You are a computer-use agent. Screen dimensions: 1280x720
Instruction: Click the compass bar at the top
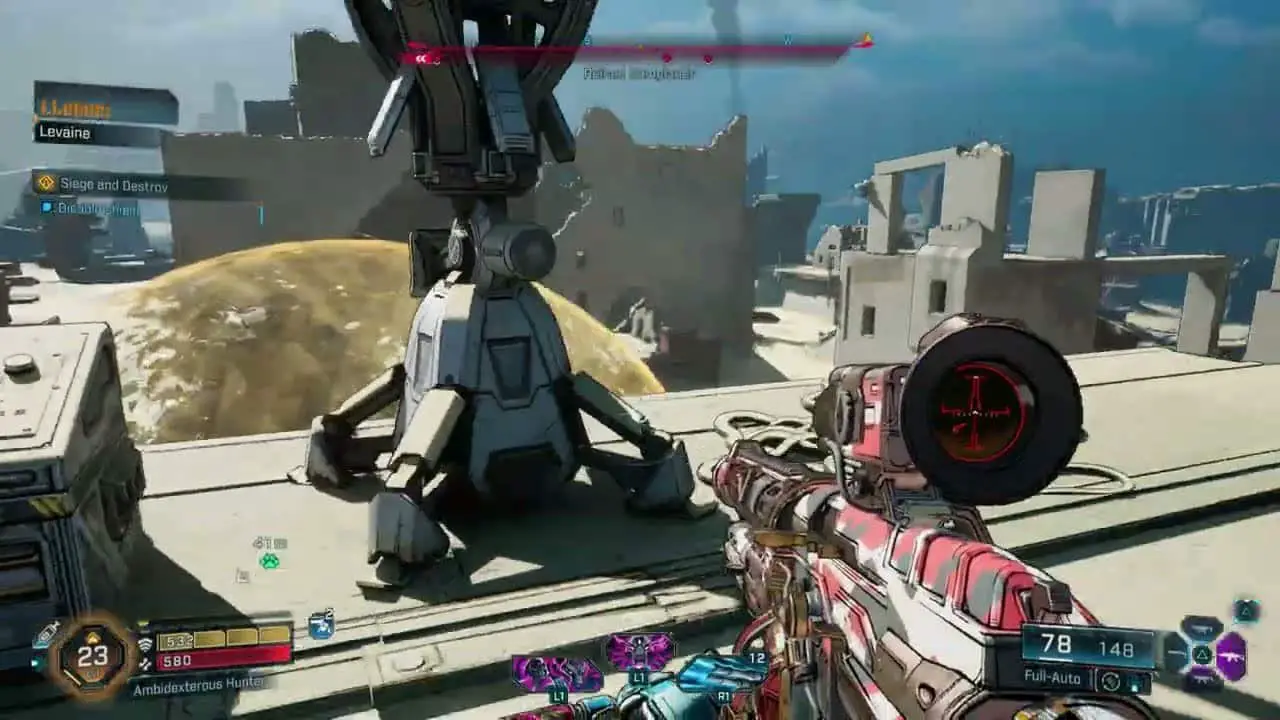pos(640,50)
